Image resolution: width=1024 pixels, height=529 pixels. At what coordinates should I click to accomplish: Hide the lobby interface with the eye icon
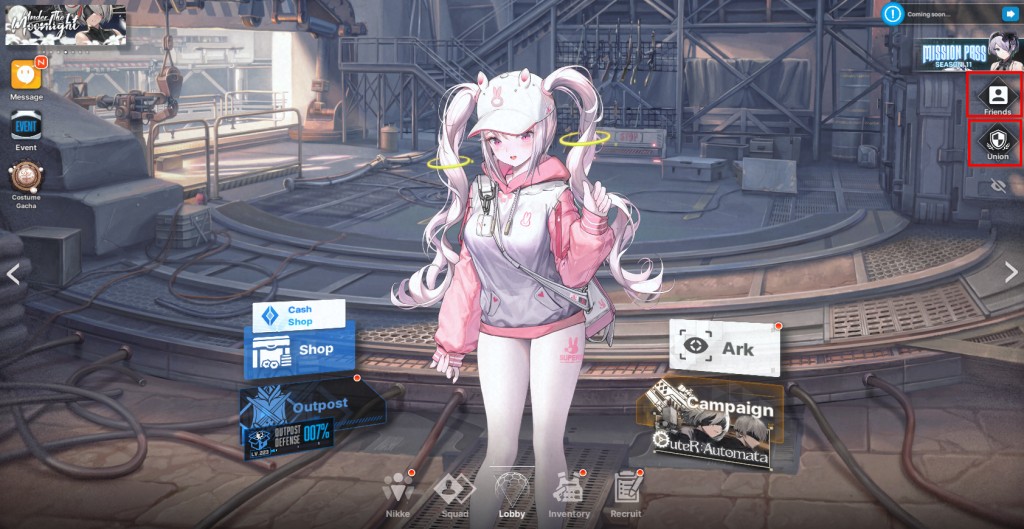(x=997, y=186)
